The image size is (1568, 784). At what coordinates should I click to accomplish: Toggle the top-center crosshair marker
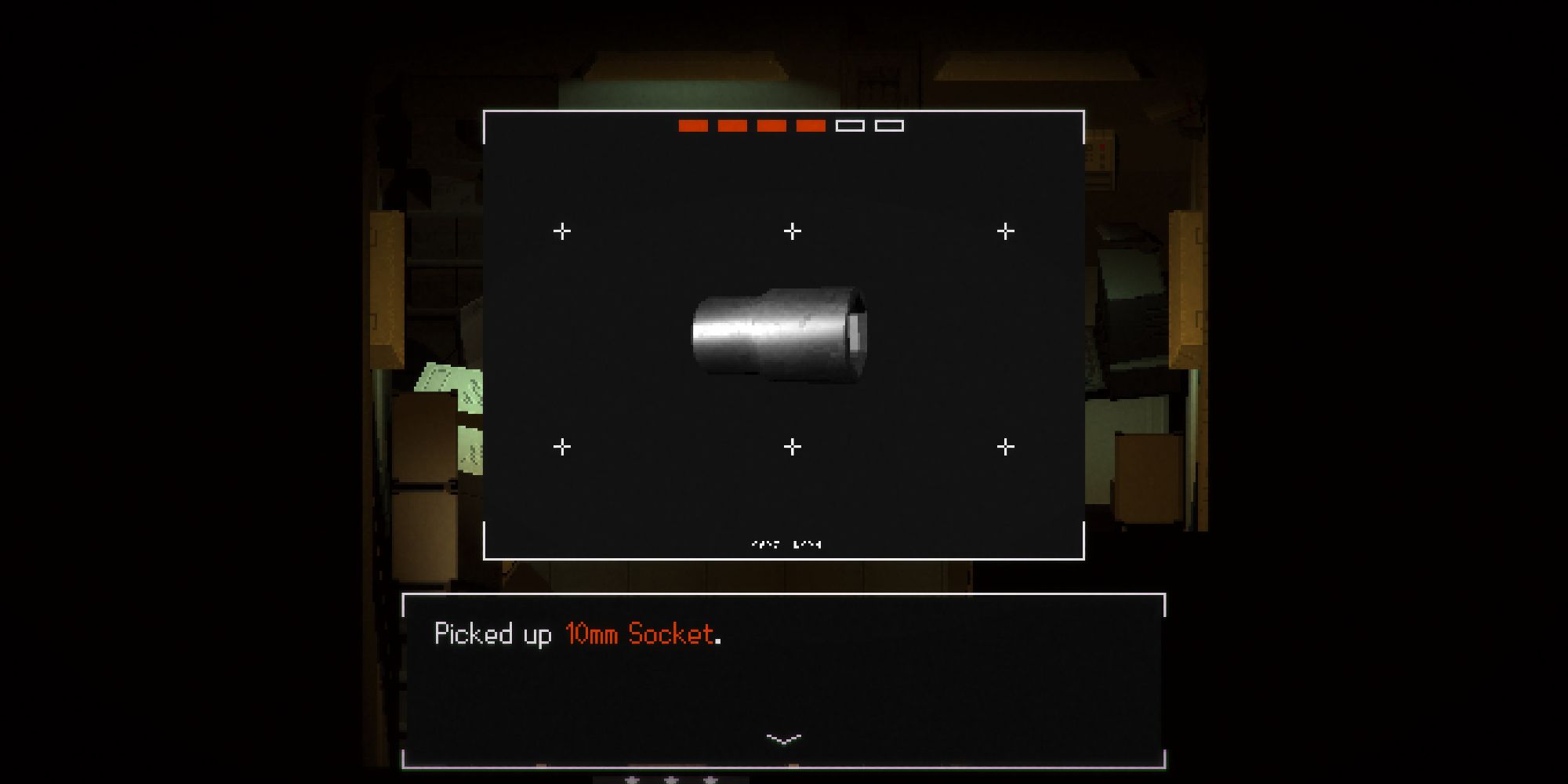coord(791,230)
